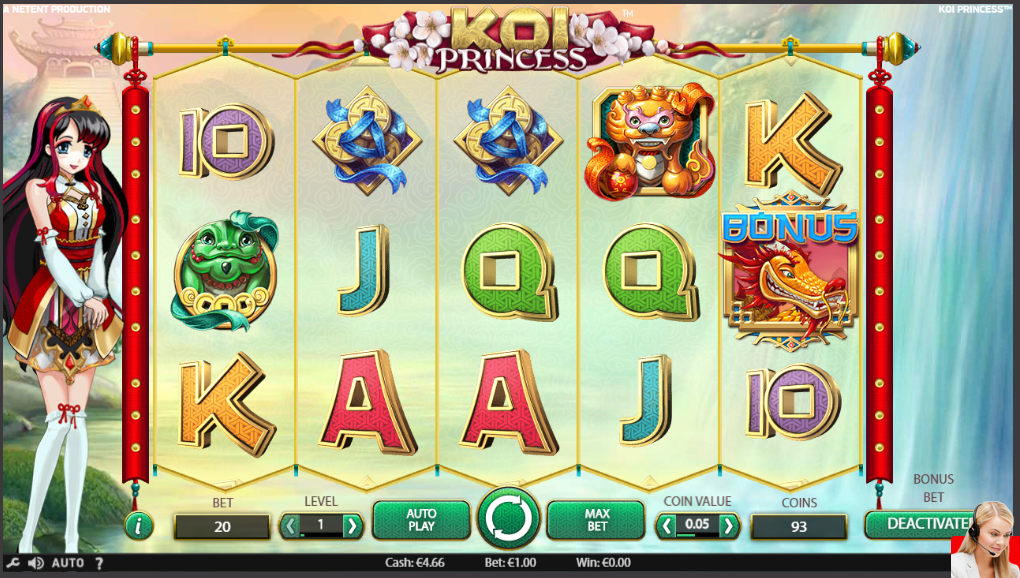Viewport: 1020px width, 578px height.
Task: Open the paytable info button
Action: [138, 524]
